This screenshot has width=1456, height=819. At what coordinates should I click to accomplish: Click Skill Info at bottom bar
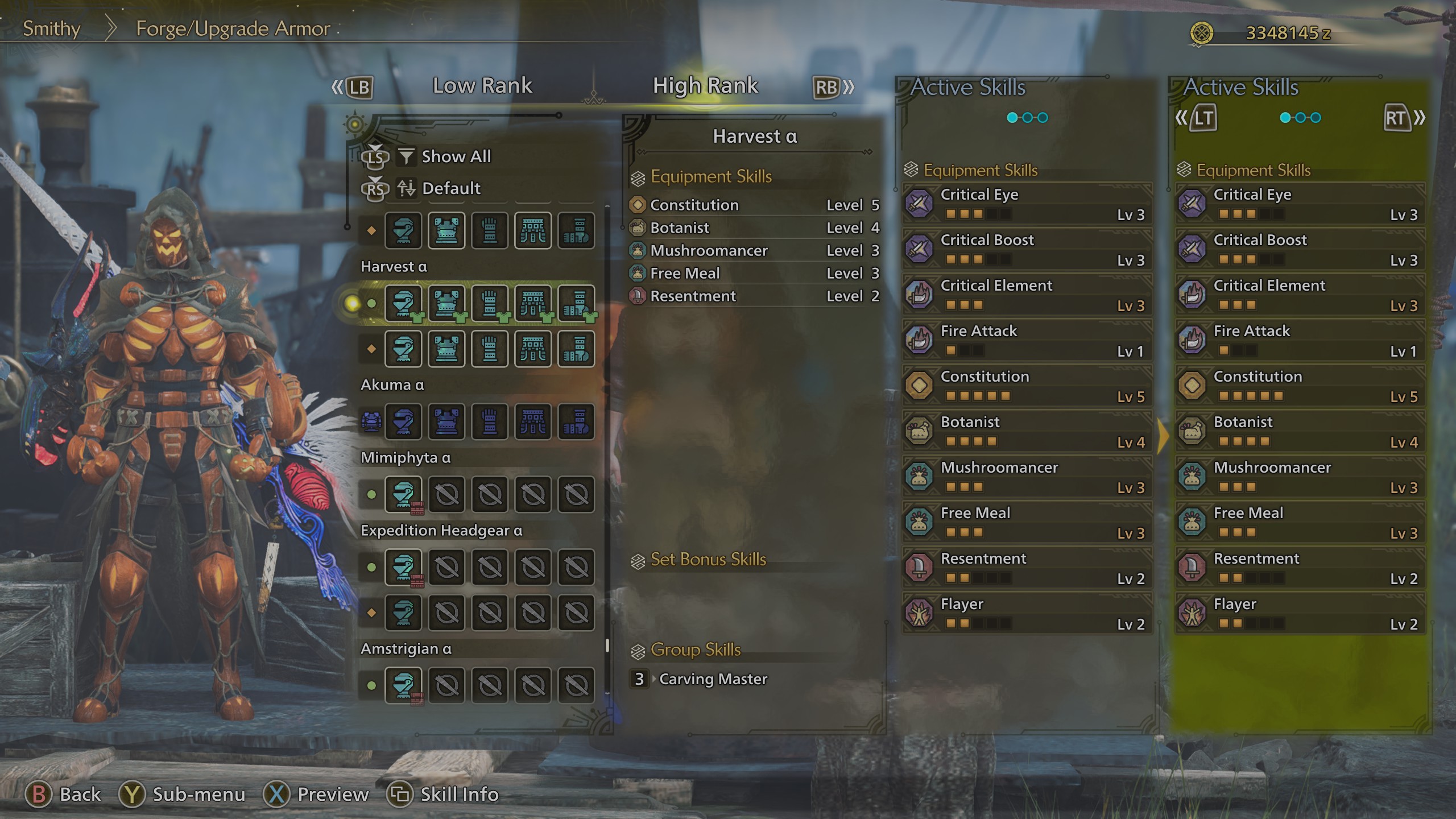pyautogui.click(x=444, y=794)
